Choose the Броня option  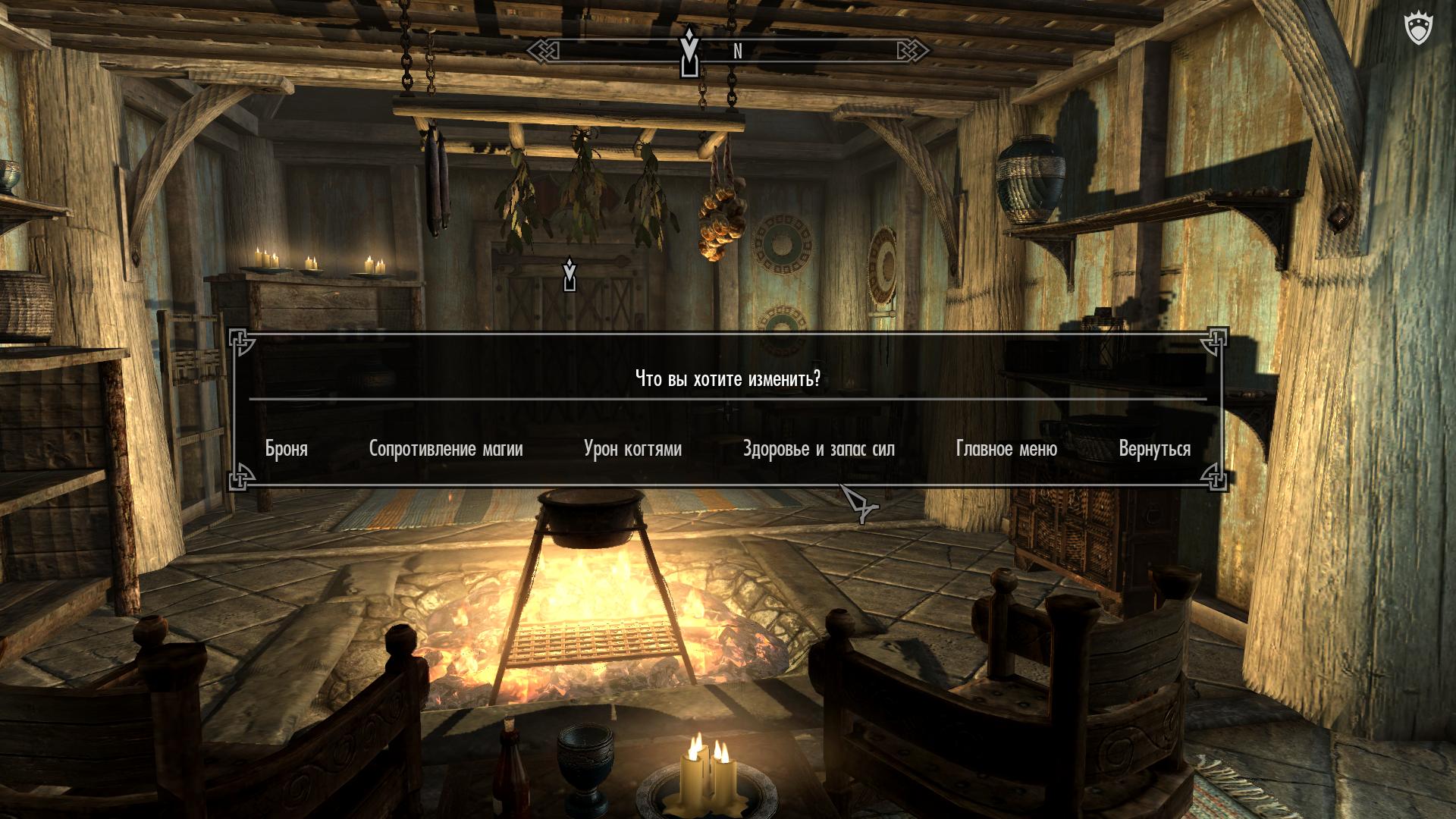287,449
